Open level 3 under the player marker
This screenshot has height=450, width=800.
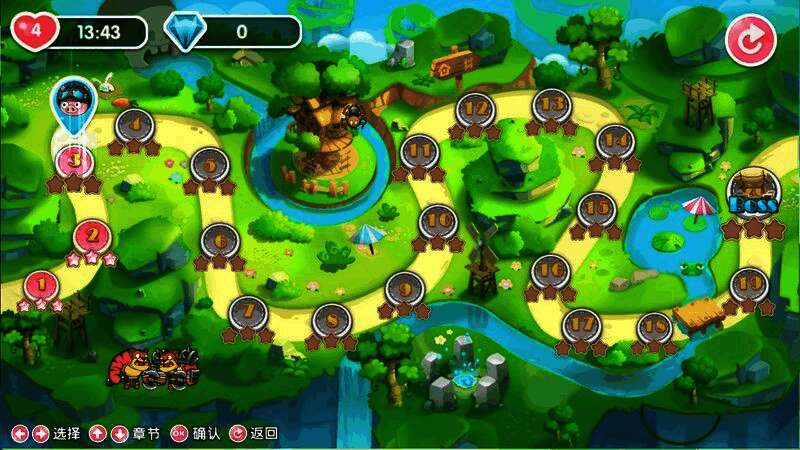pos(74,160)
